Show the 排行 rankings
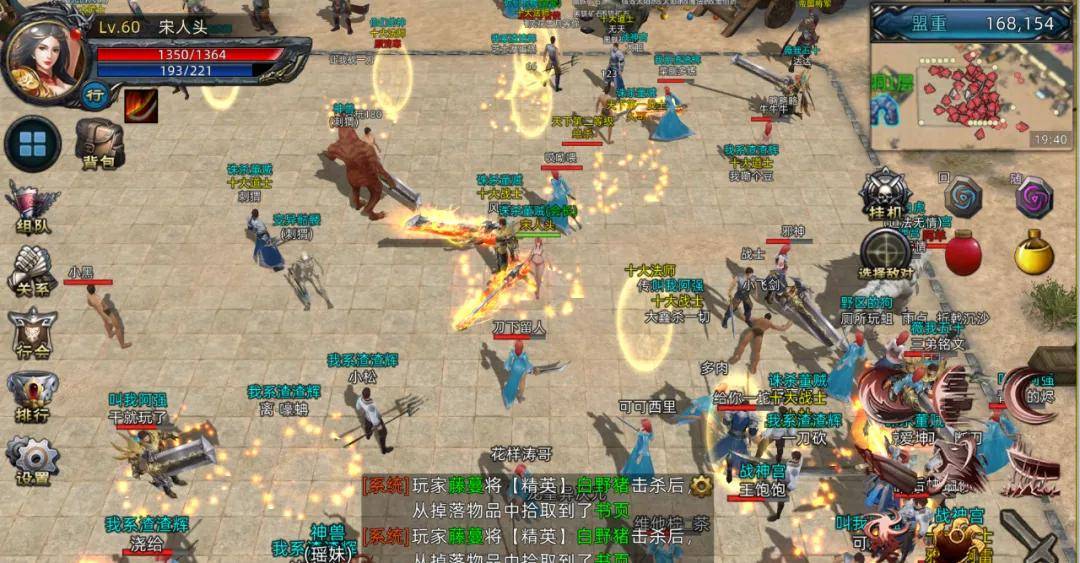 point(33,396)
